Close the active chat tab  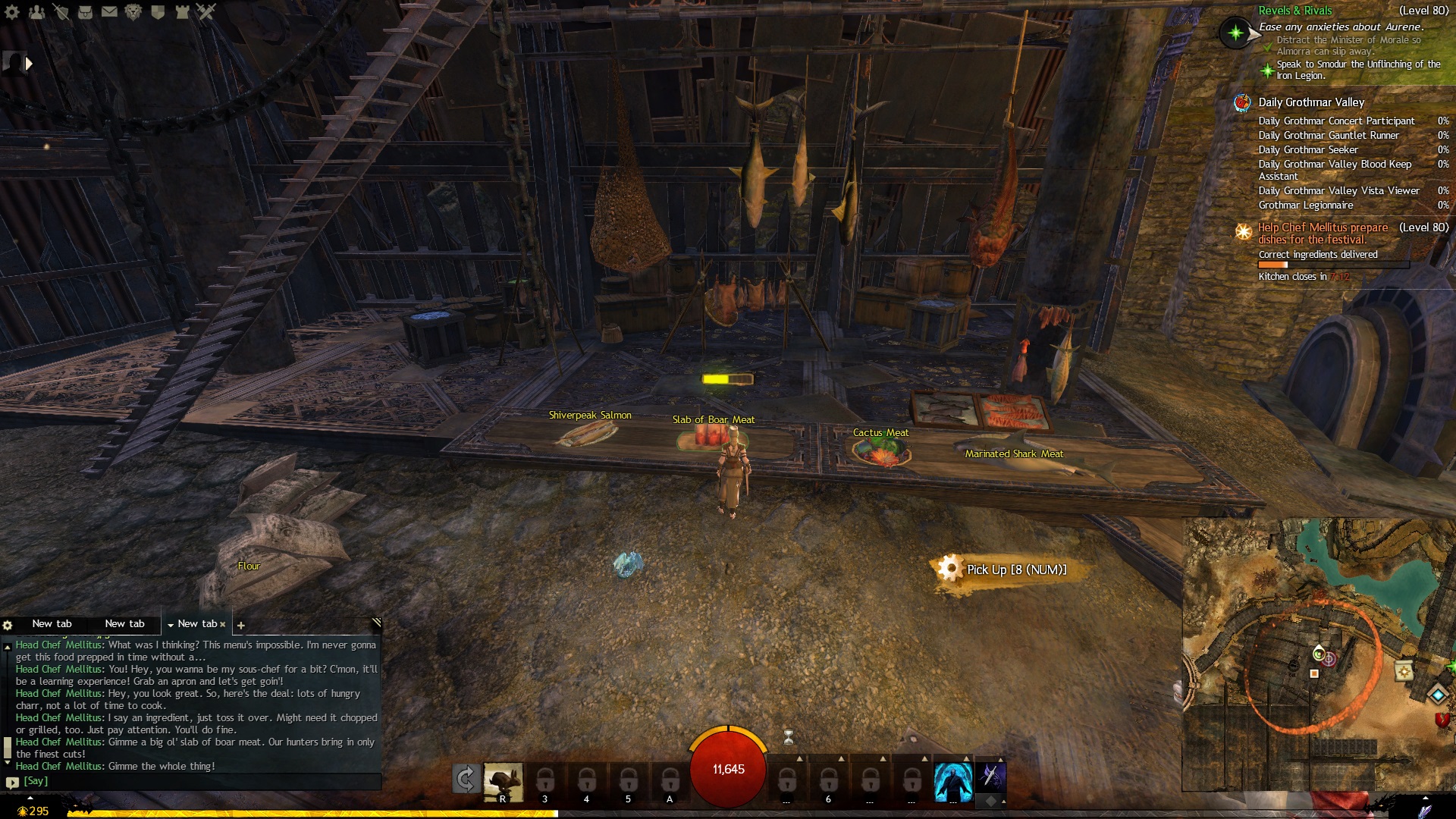click(x=223, y=625)
